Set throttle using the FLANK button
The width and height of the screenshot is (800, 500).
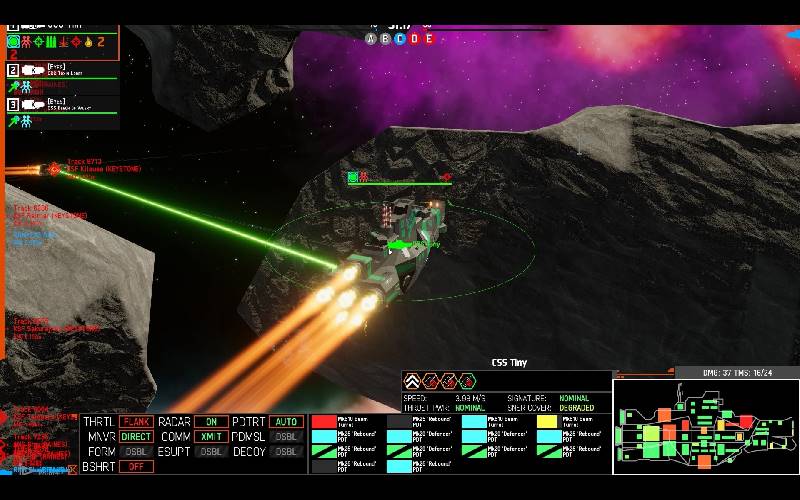tap(136, 422)
